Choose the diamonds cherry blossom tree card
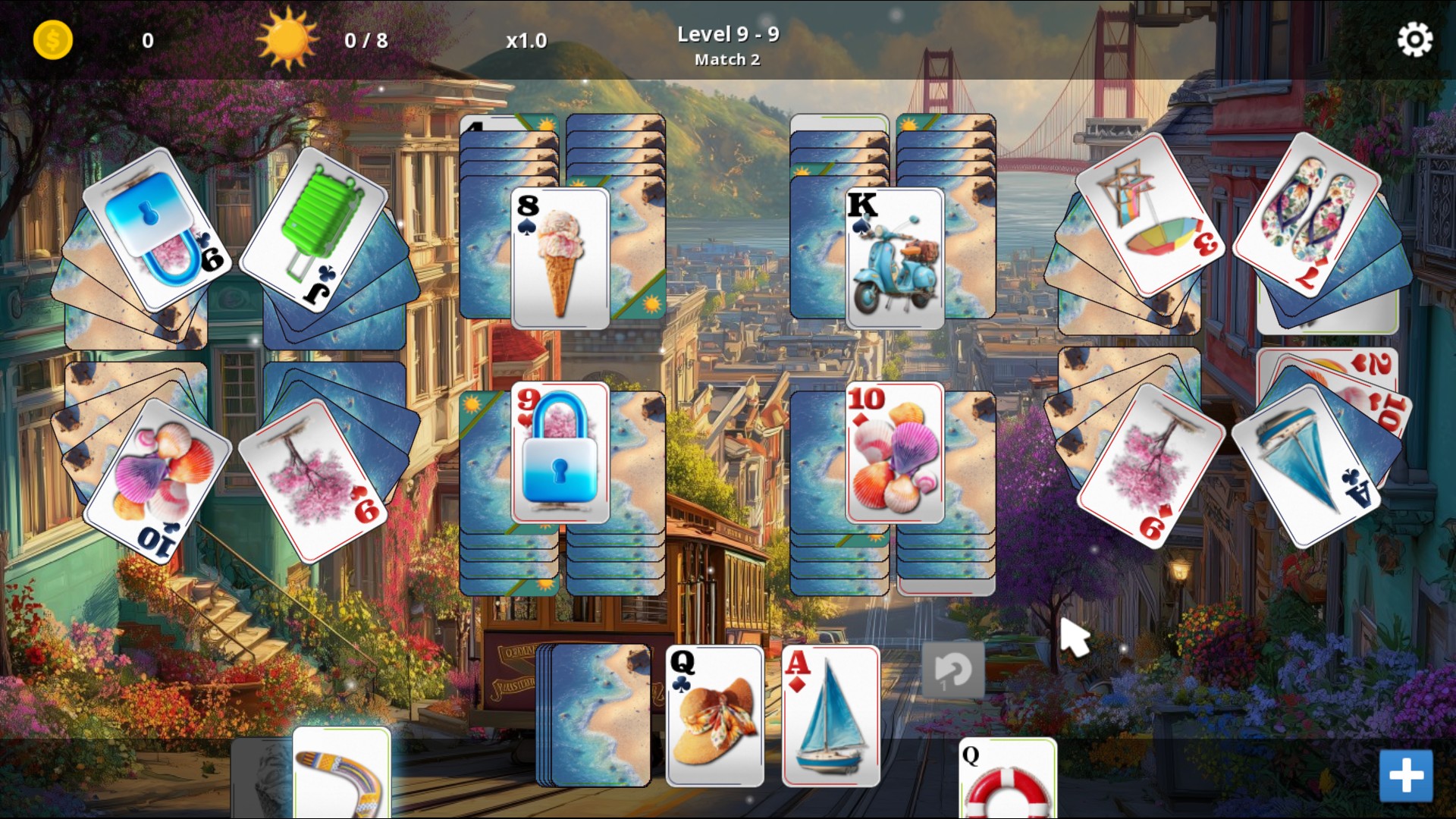This screenshot has width=1456, height=819. 1150,464
